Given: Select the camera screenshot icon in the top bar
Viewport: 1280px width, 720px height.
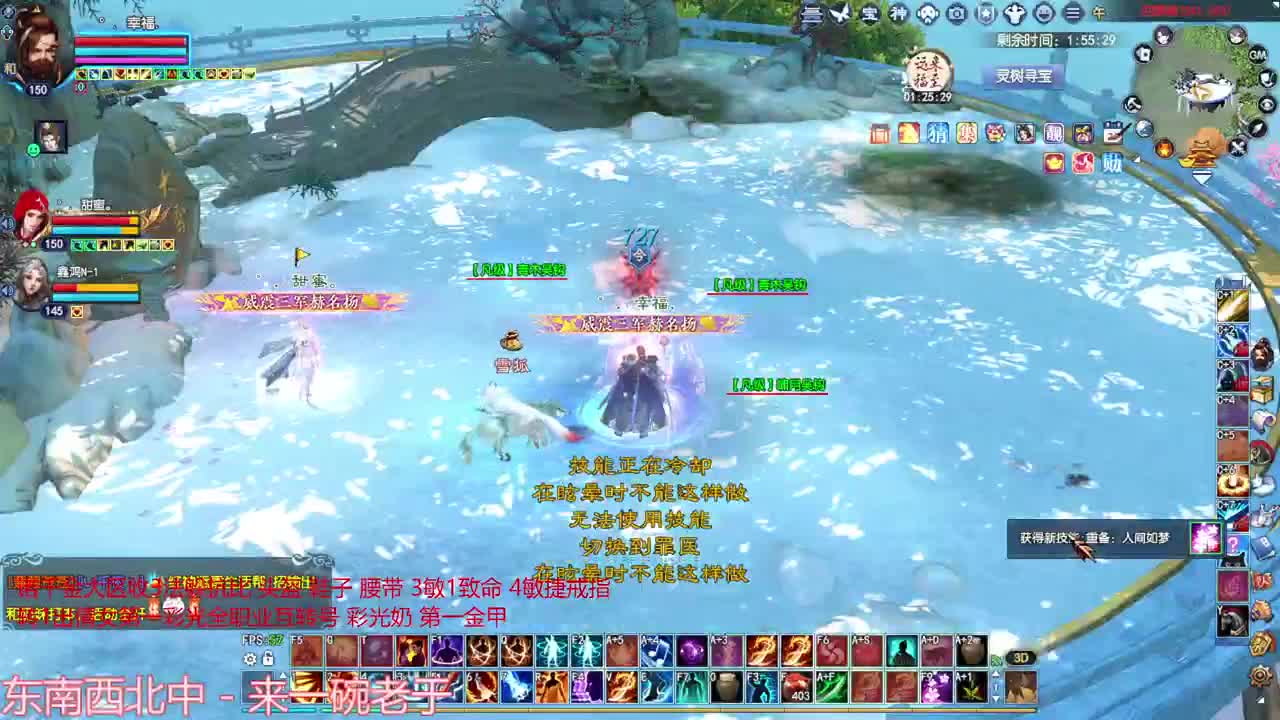Looking at the screenshot, I should [x=956, y=13].
